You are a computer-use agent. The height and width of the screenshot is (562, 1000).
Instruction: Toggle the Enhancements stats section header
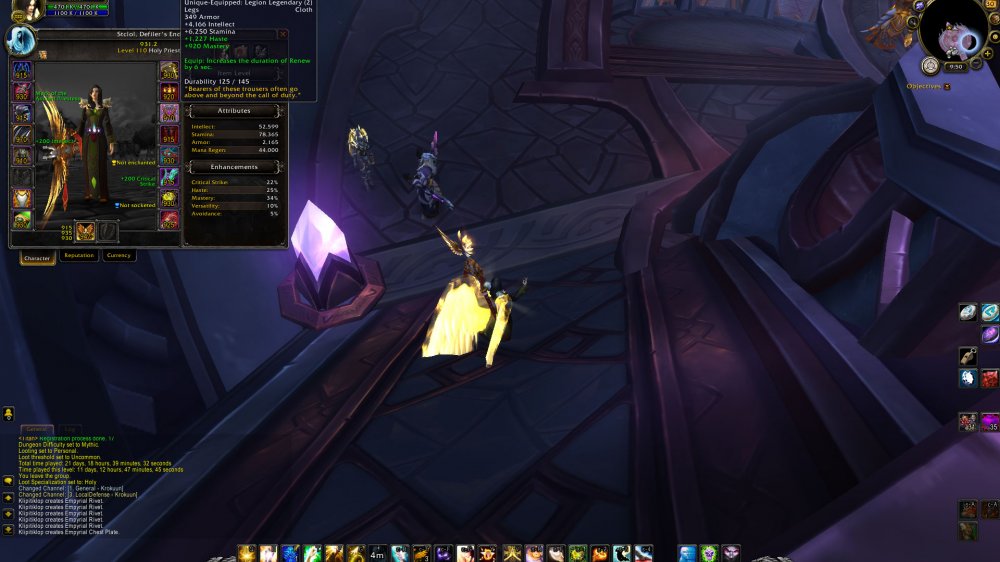click(234, 167)
